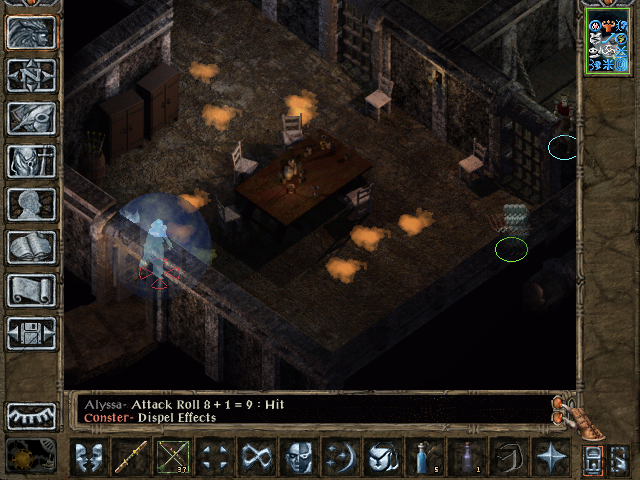Open the mage spellbook
640x480 pixels.
(x=32, y=246)
